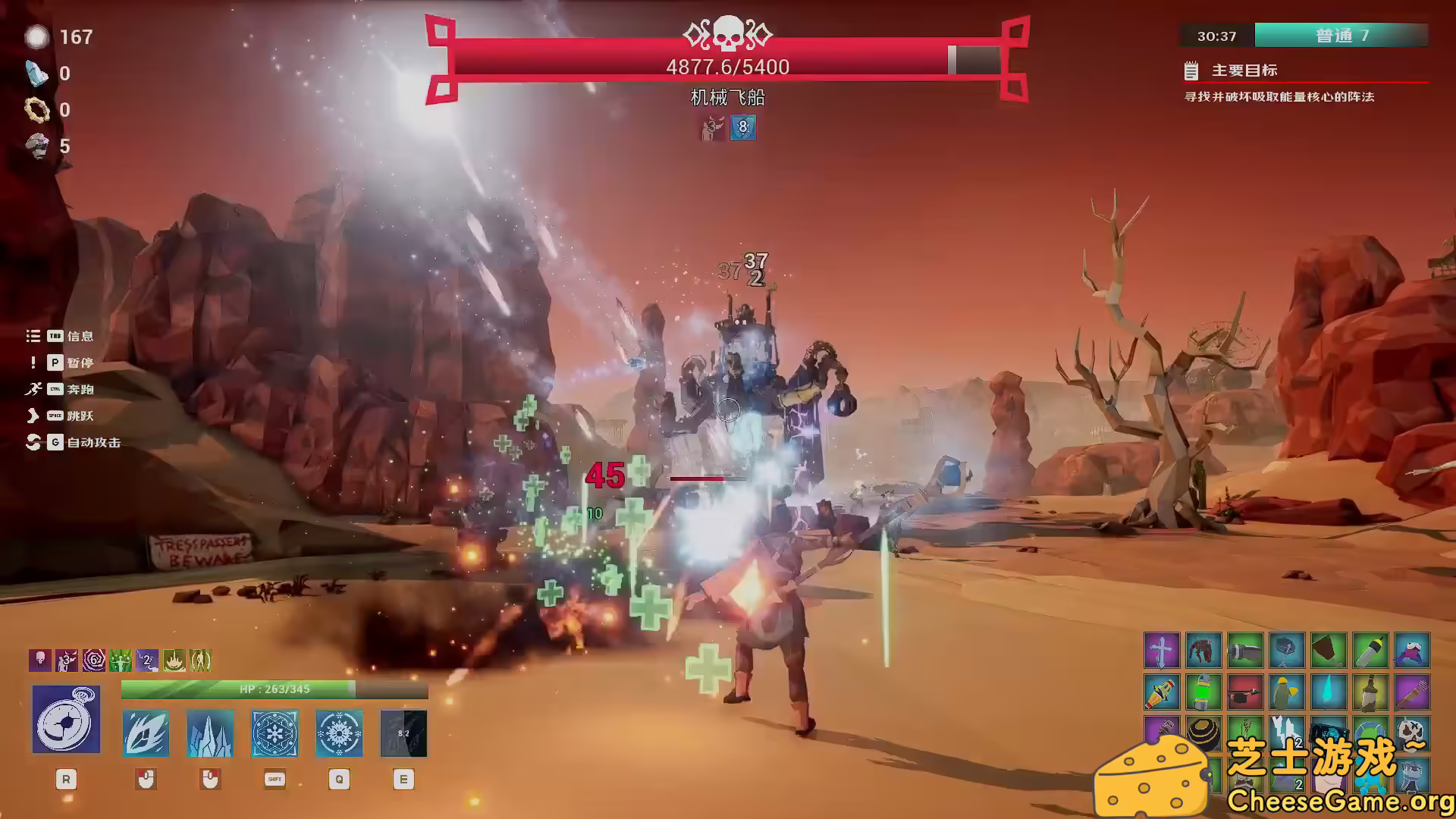
Task: Pick the flashlight item slot
Action: pos(1245,651)
